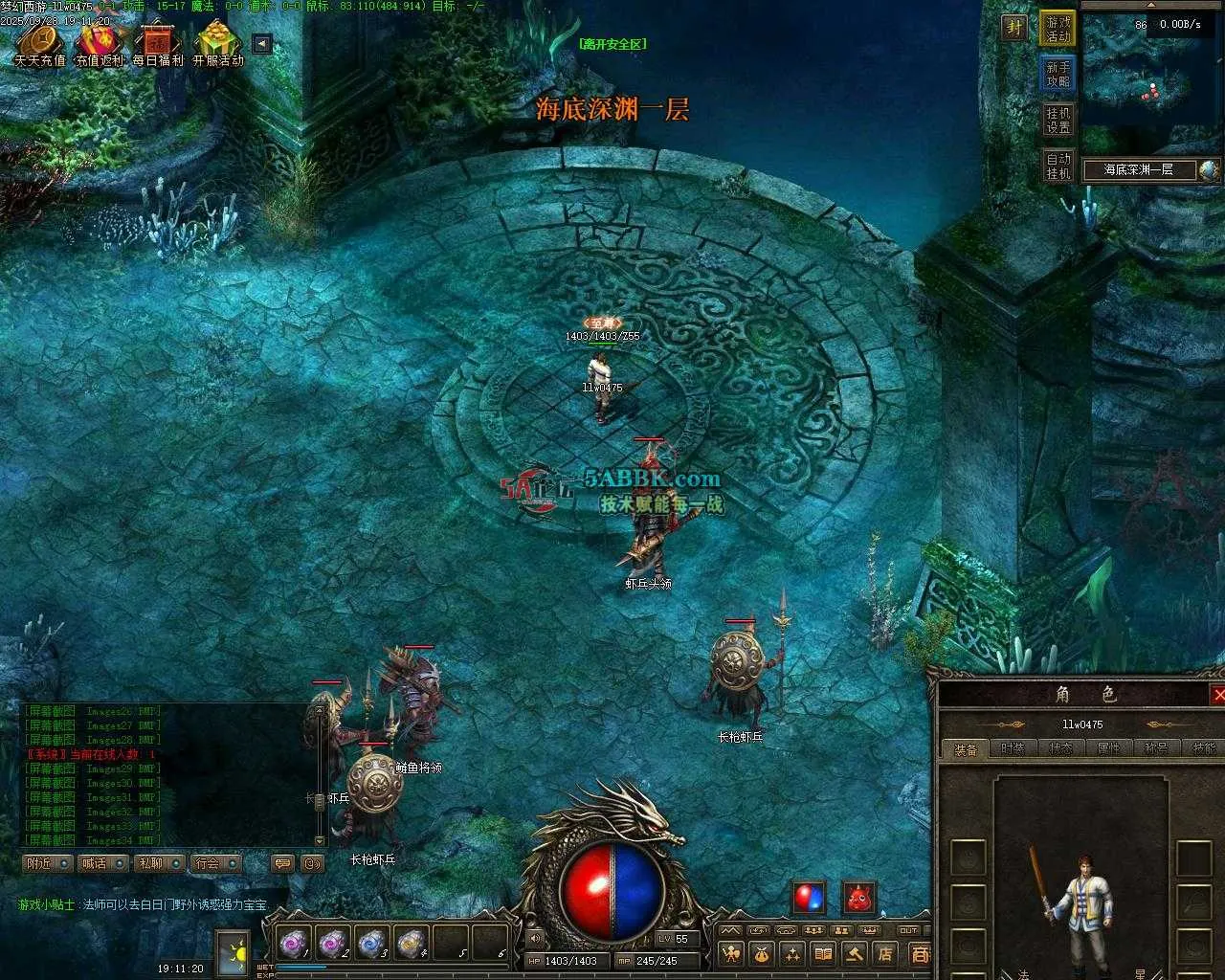Open the 天天充值 daily recharge icon

click(x=39, y=45)
